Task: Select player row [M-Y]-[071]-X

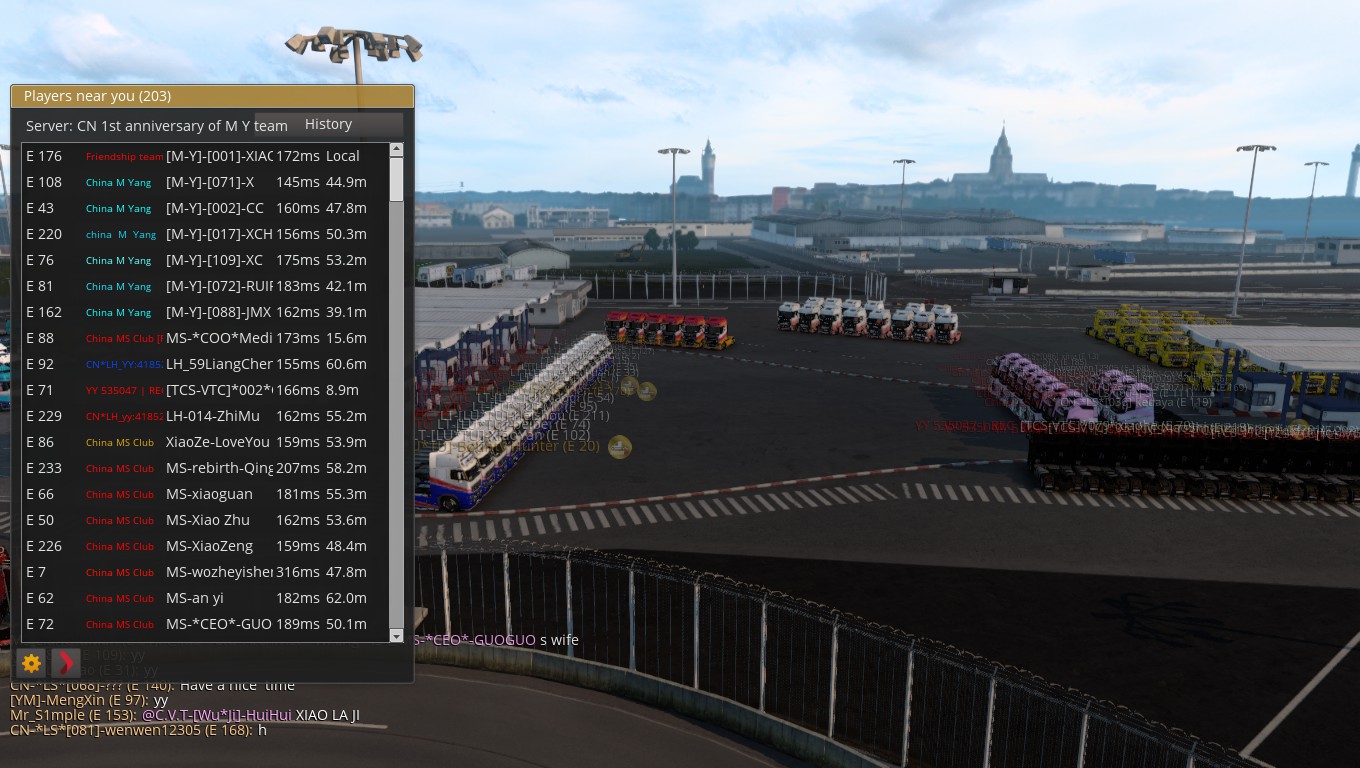Action: coord(210,182)
